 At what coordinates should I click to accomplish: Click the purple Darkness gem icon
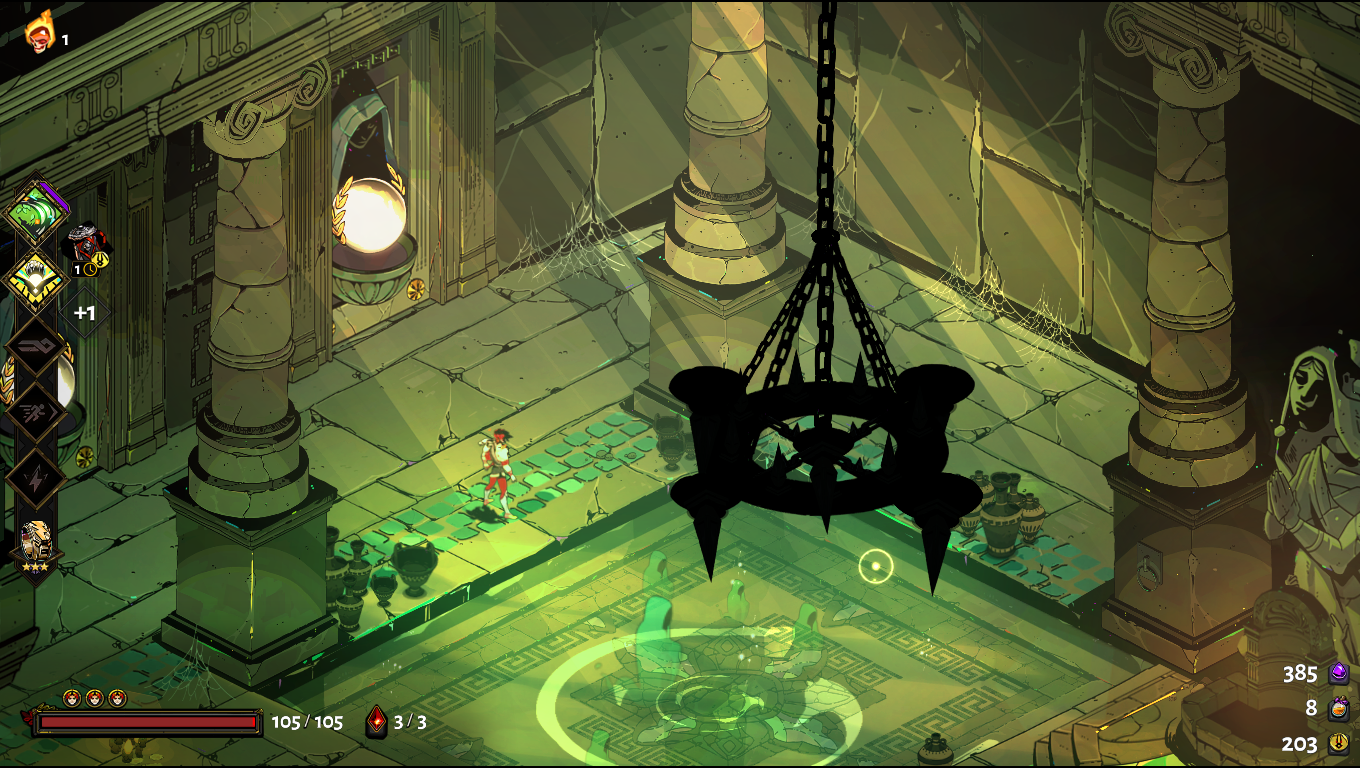pos(1339,673)
